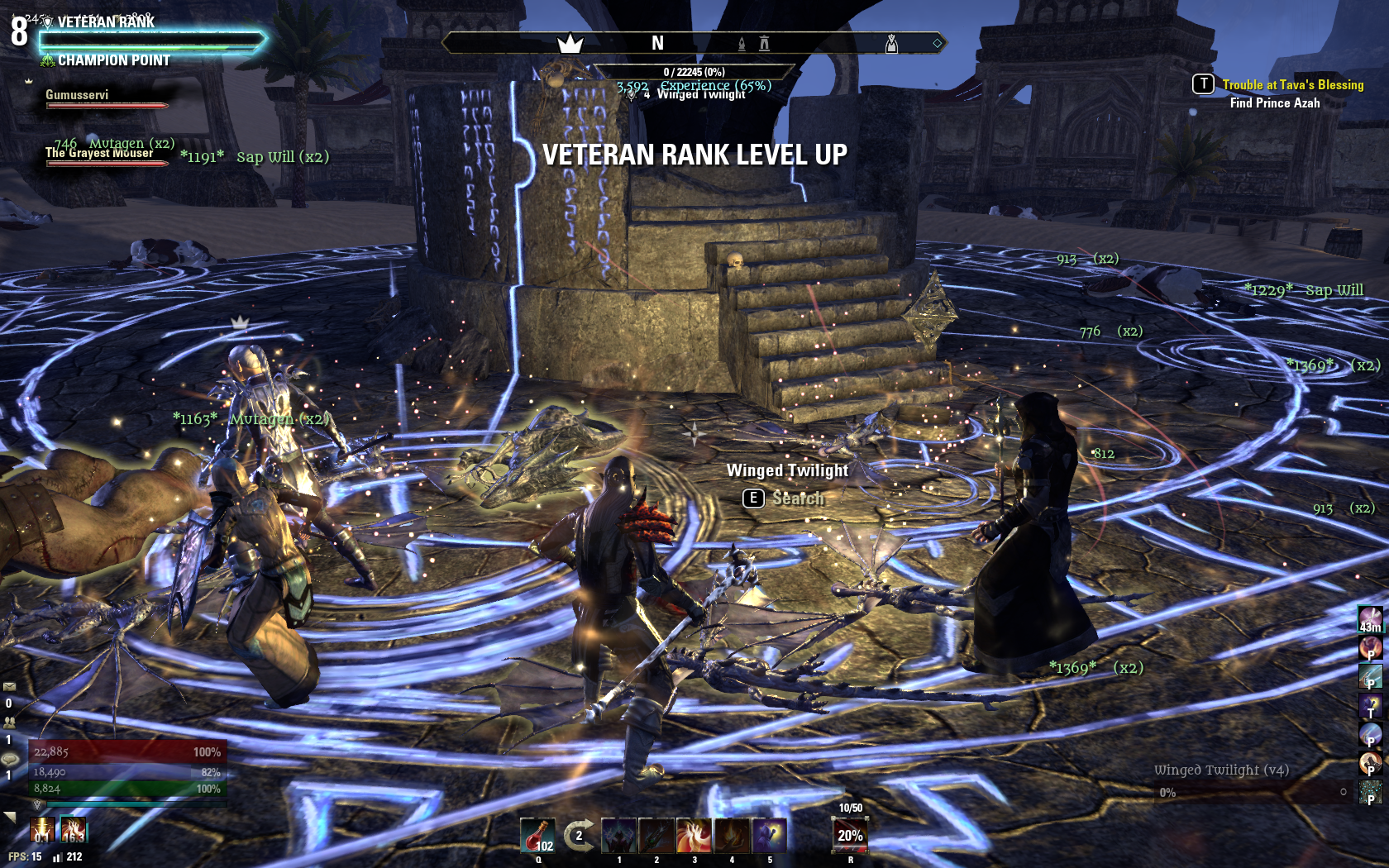Activate the dark staff ability
The height and width of the screenshot is (868, 1389).
(x=656, y=835)
